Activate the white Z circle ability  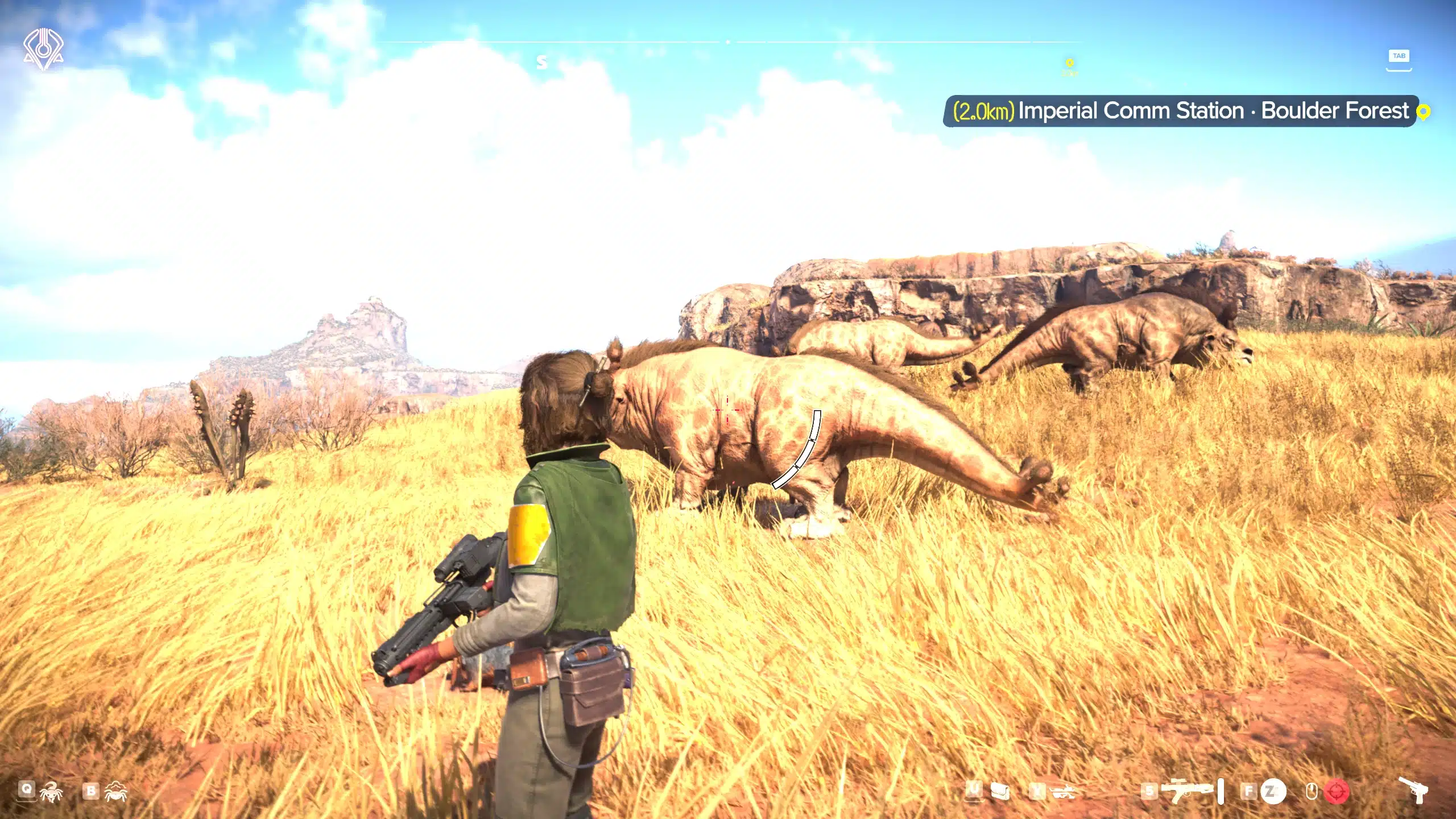point(1273,791)
